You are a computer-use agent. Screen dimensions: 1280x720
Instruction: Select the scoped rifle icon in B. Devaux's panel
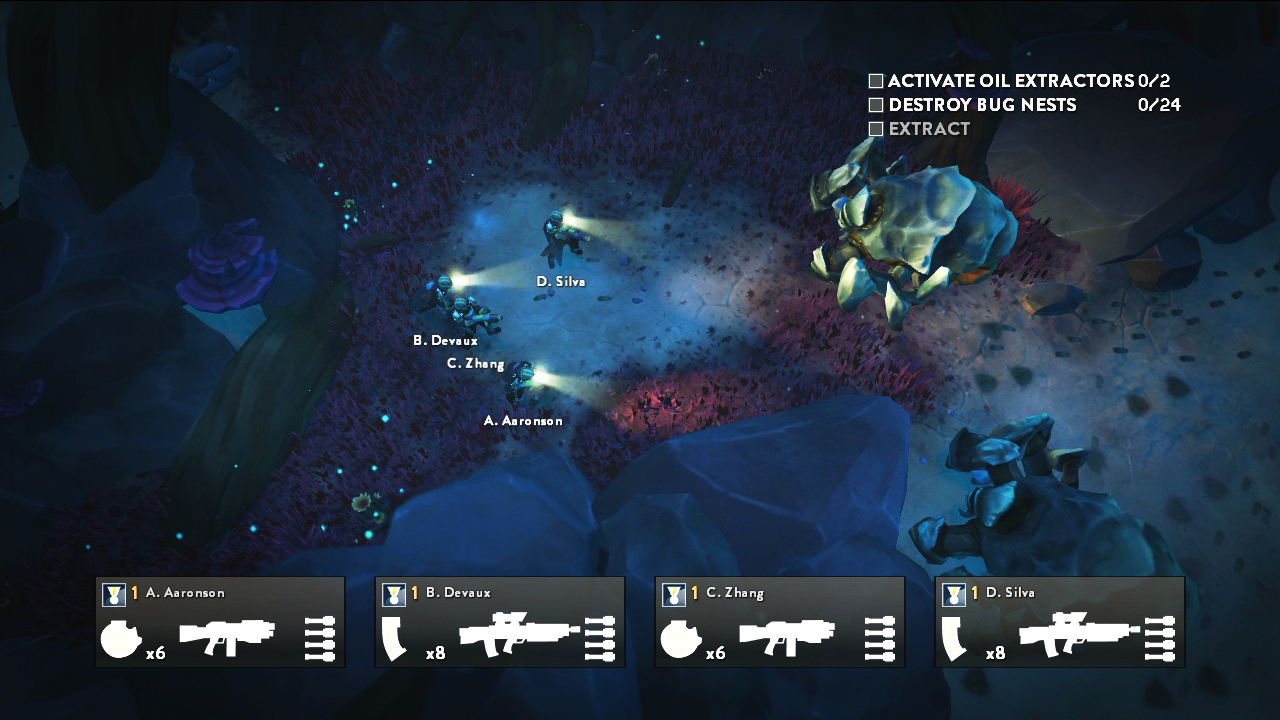point(518,634)
